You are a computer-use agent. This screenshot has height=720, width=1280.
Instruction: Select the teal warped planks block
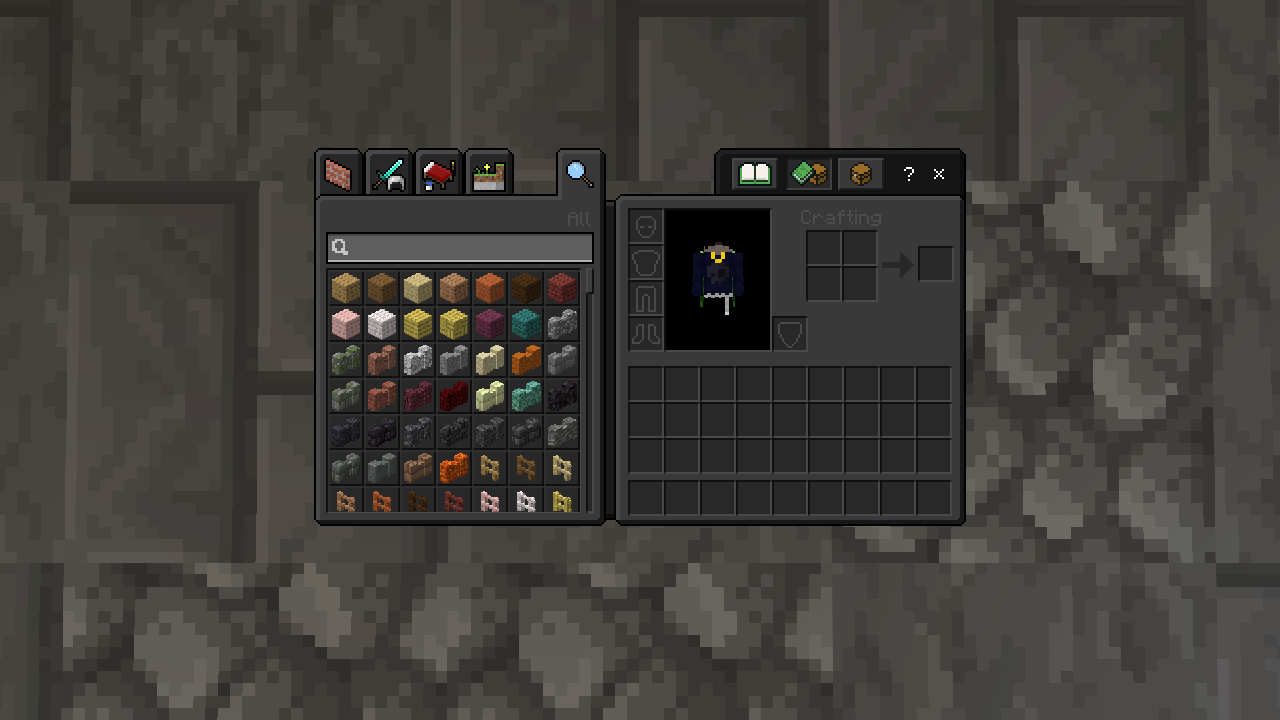pos(526,324)
